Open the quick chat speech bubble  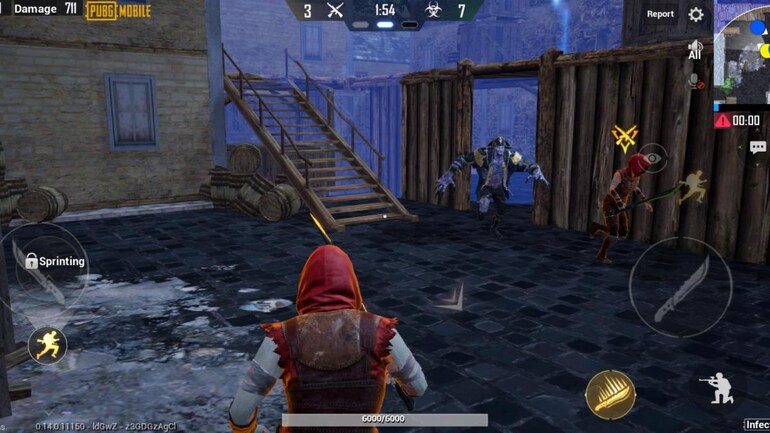(x=758, y=147)
